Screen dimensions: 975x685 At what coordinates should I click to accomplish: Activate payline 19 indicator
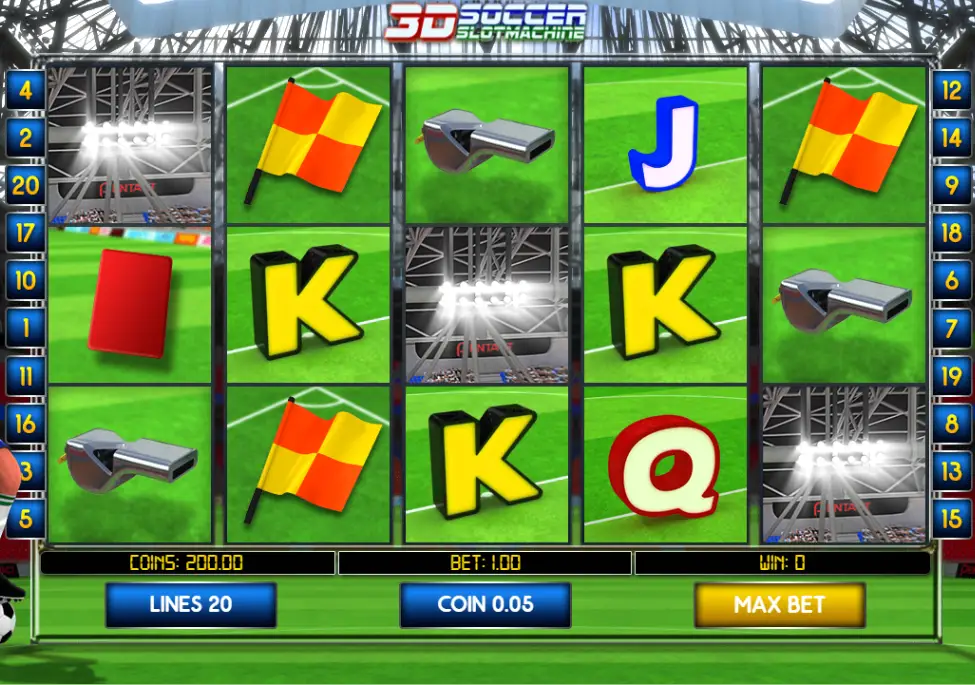(x=951, y=376)
